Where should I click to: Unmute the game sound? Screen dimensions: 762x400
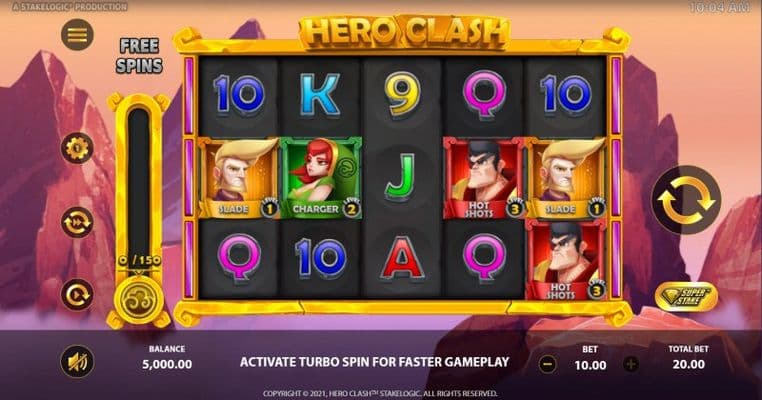77,361
